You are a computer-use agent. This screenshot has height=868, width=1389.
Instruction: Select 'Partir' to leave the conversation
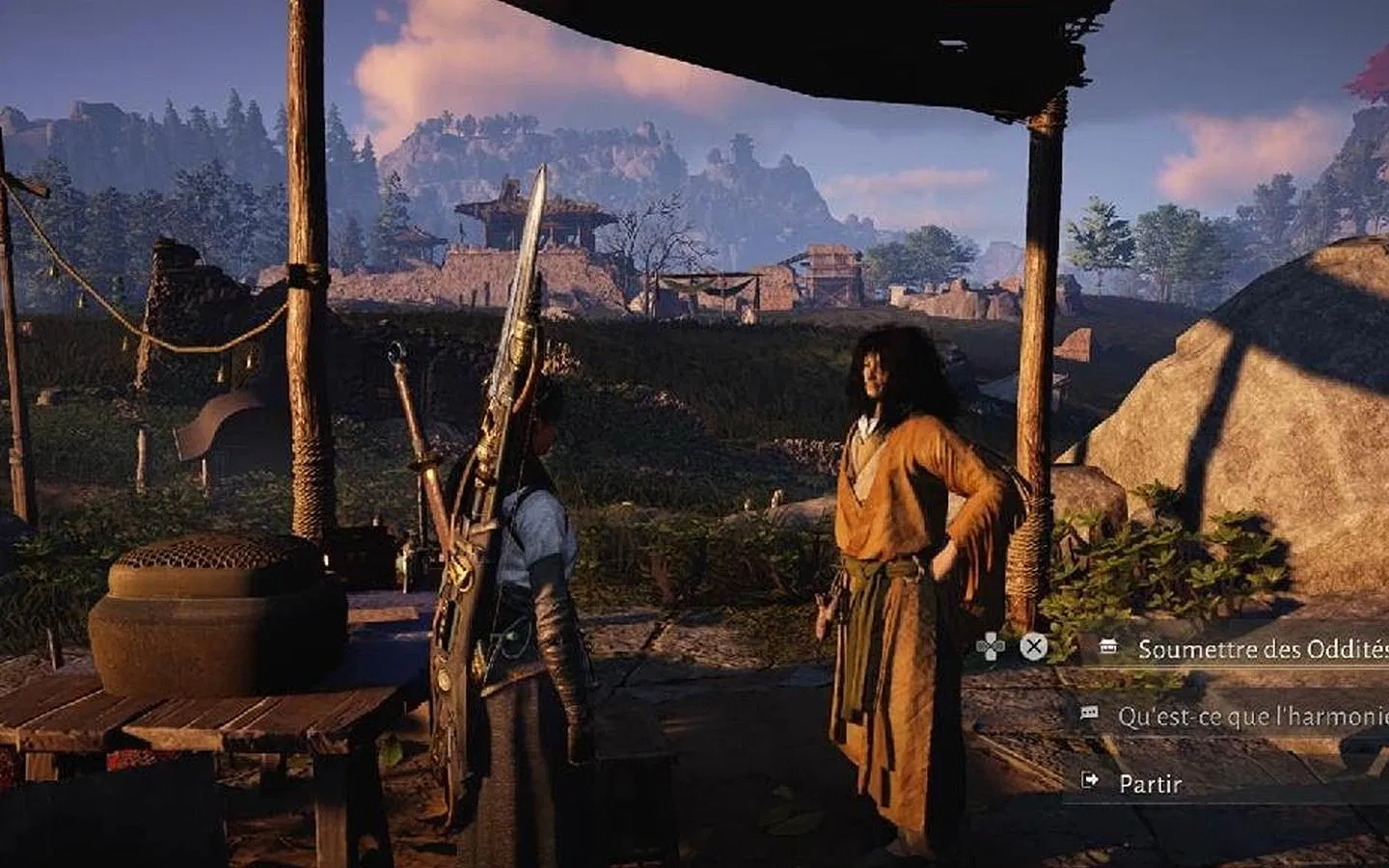pyautogui.click(x=1150, y=783)
